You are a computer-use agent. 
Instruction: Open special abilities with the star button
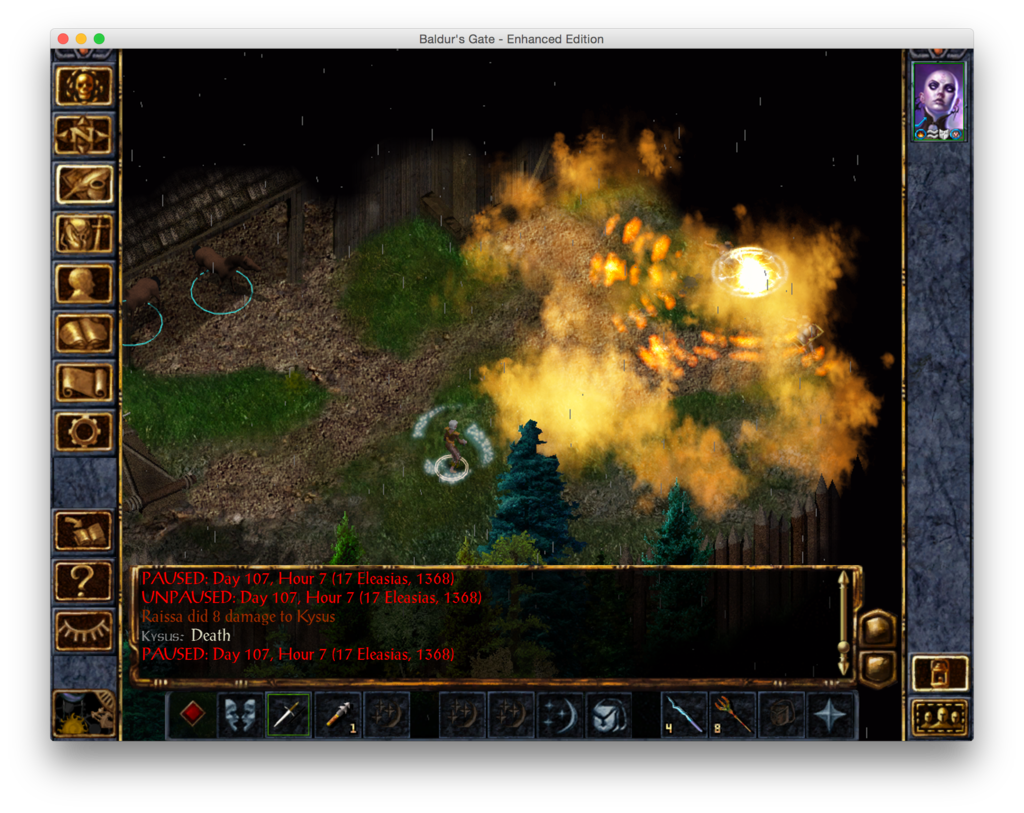click(x=831, y=715)
